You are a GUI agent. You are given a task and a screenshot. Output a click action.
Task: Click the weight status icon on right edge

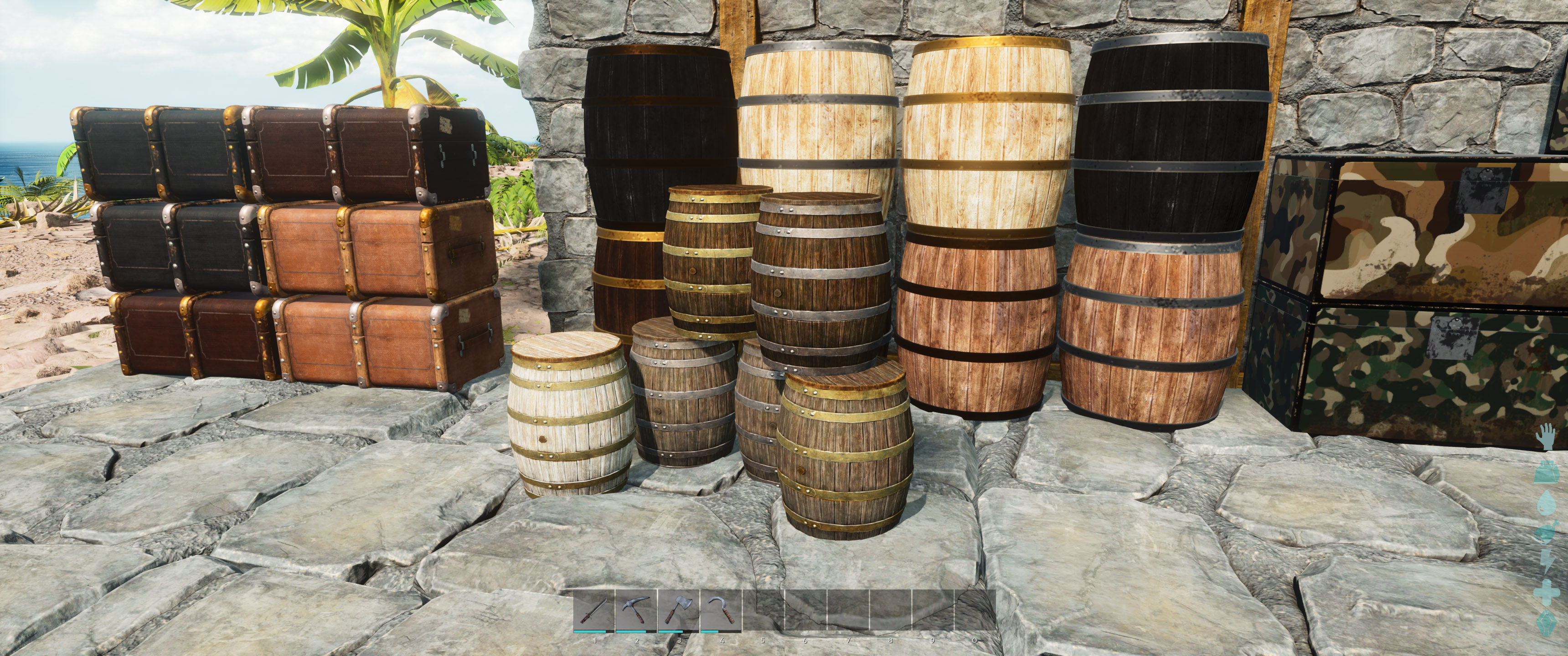pyautogui.click(x=1546, y=473)
